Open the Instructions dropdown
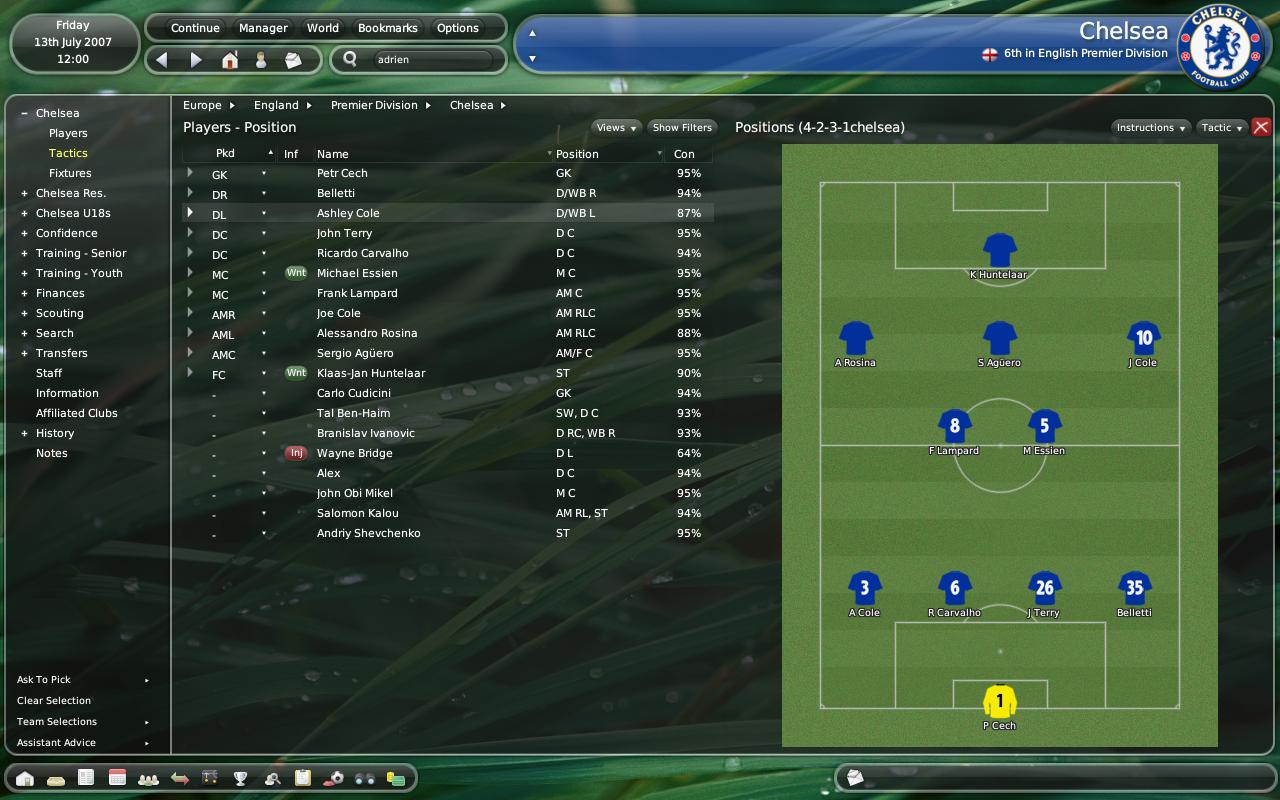 click(x=1151, y=128)
